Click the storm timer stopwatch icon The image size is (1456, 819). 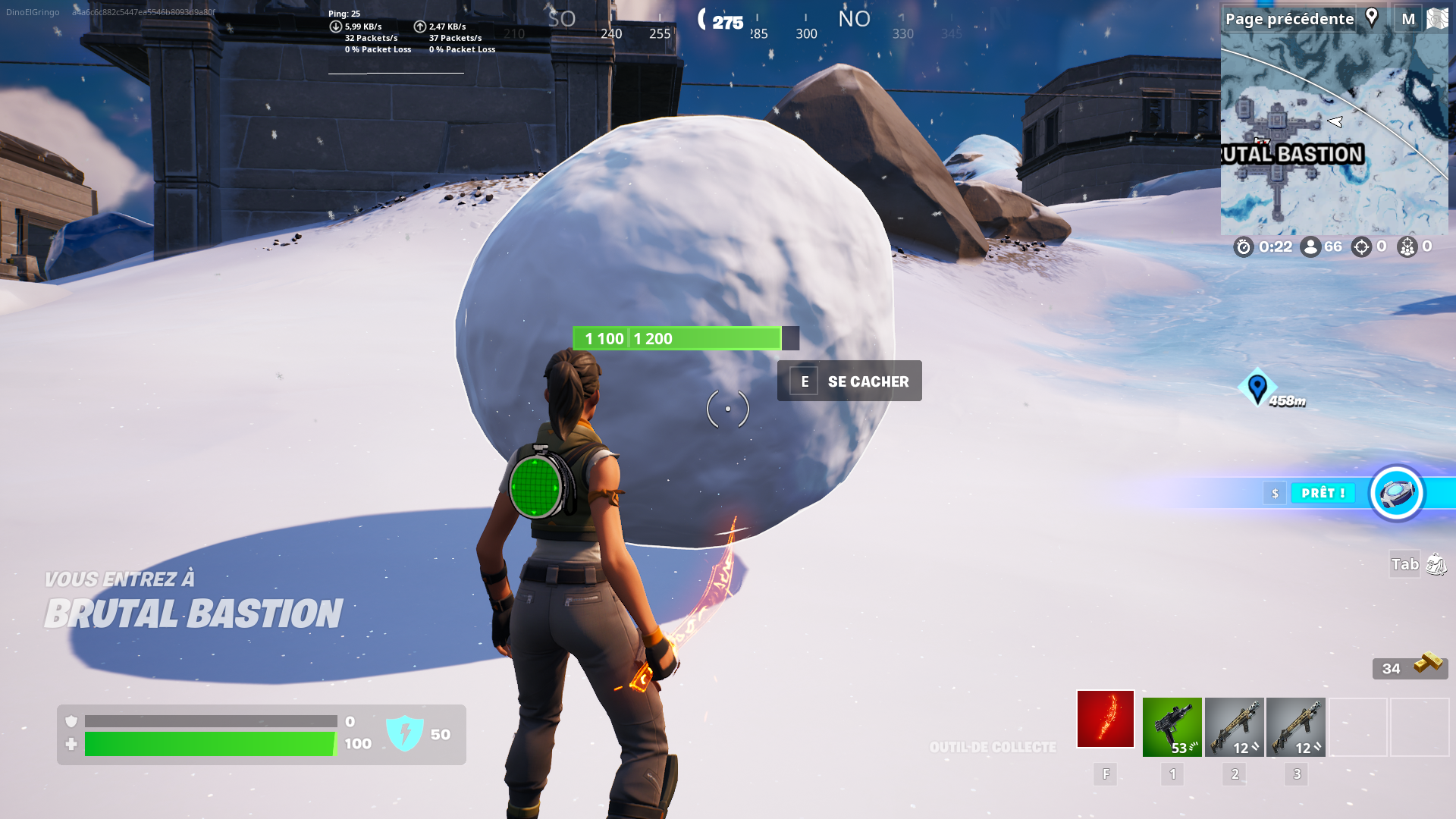click(1242, 246)
